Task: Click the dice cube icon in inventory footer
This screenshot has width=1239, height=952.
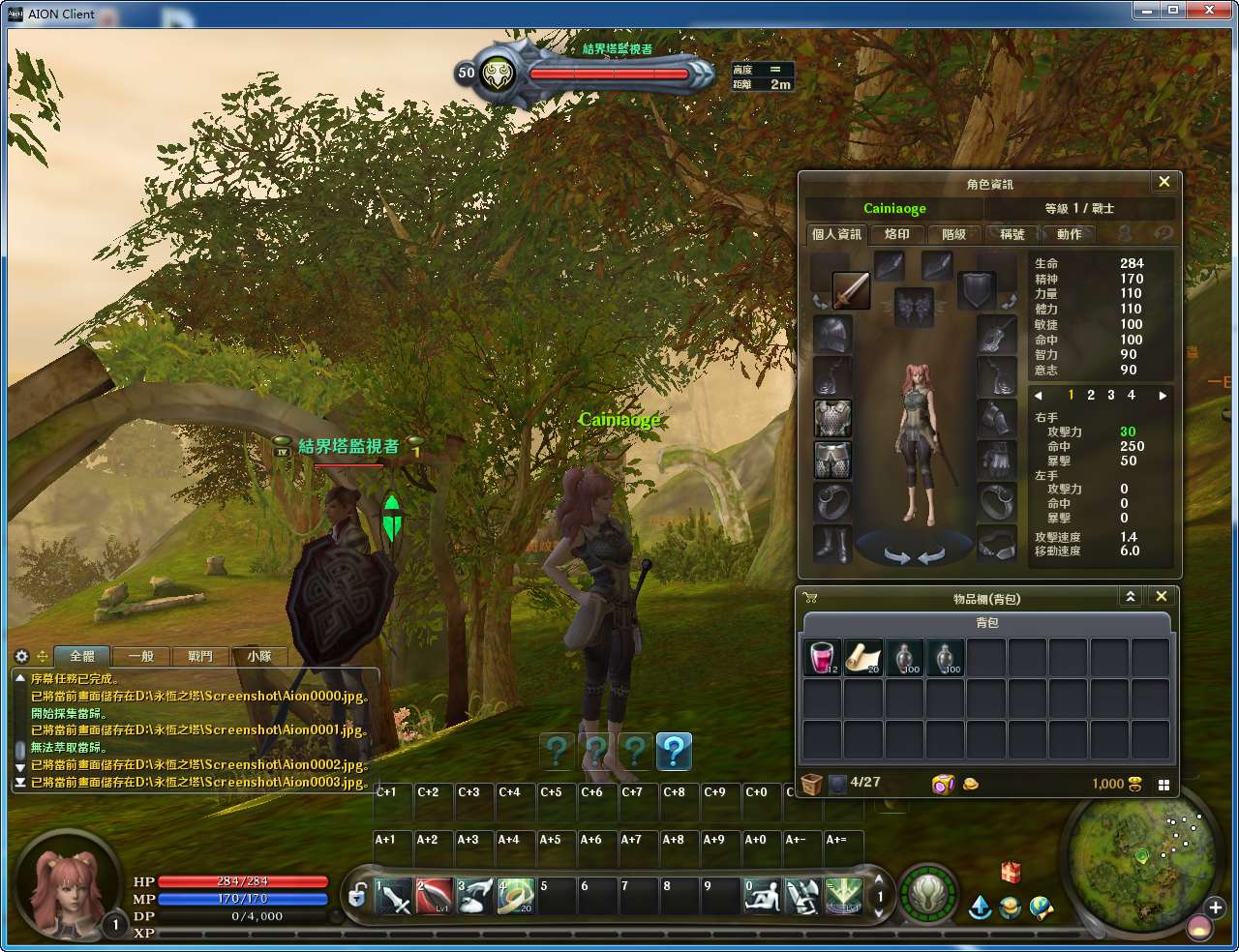Action: (x=942, y=784)
